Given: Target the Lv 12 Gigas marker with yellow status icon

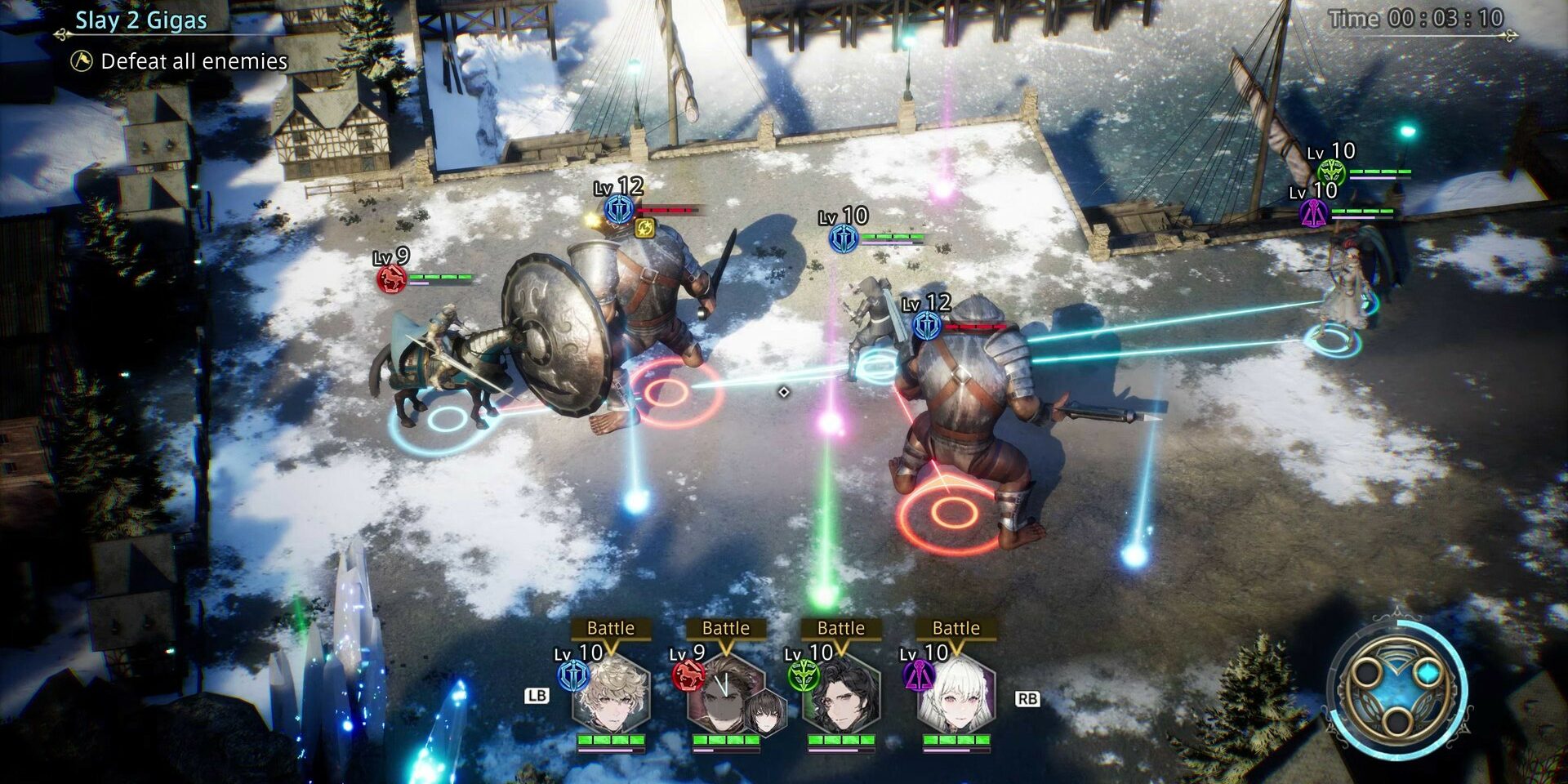Looking at the screenshot, I should (x=619, y=210).
